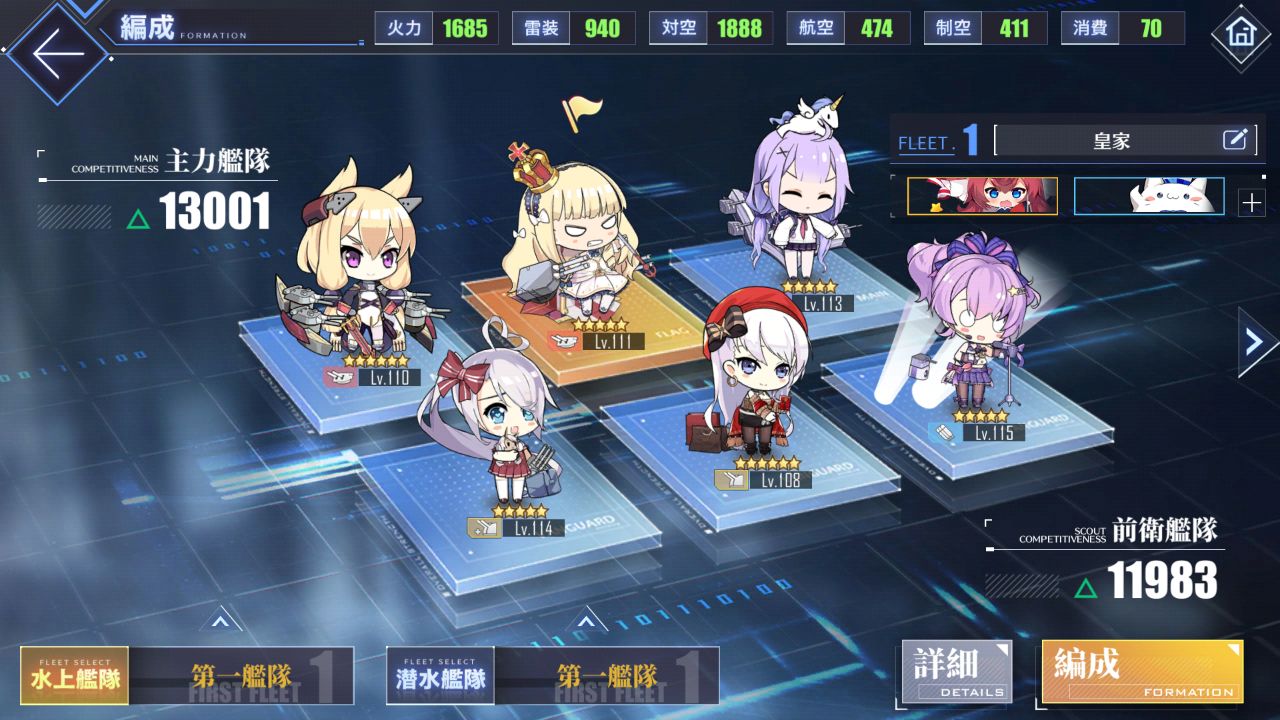The image size is (1280, 720).
Task: Edit the fleet name 皇家
Action: (1236, 140)
